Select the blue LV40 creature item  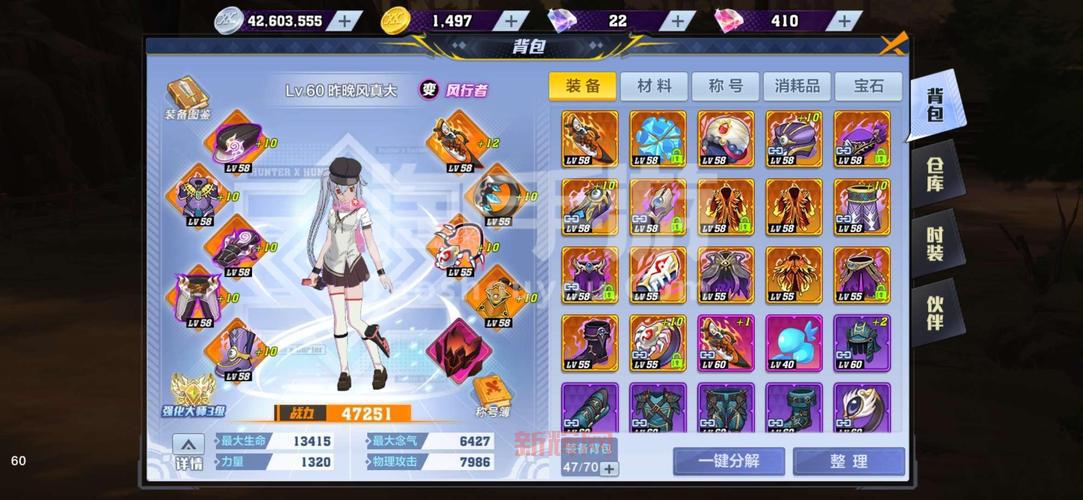coord(793,342)
